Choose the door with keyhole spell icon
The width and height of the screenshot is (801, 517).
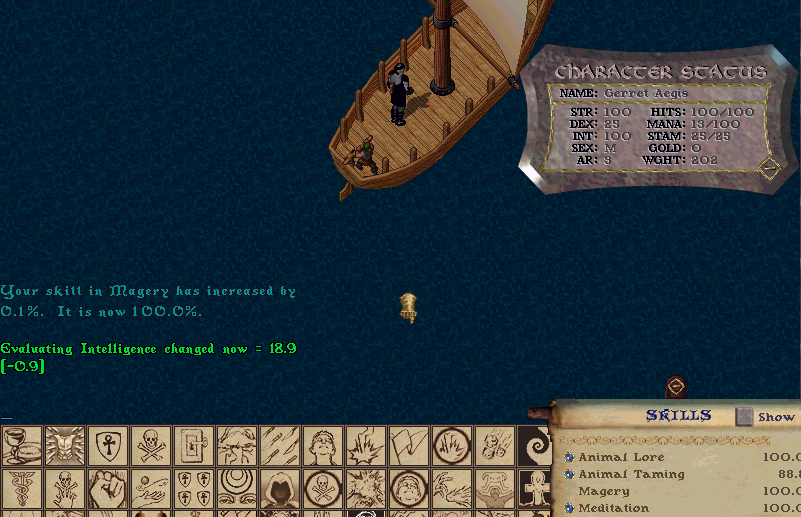[x=193, y=445]
